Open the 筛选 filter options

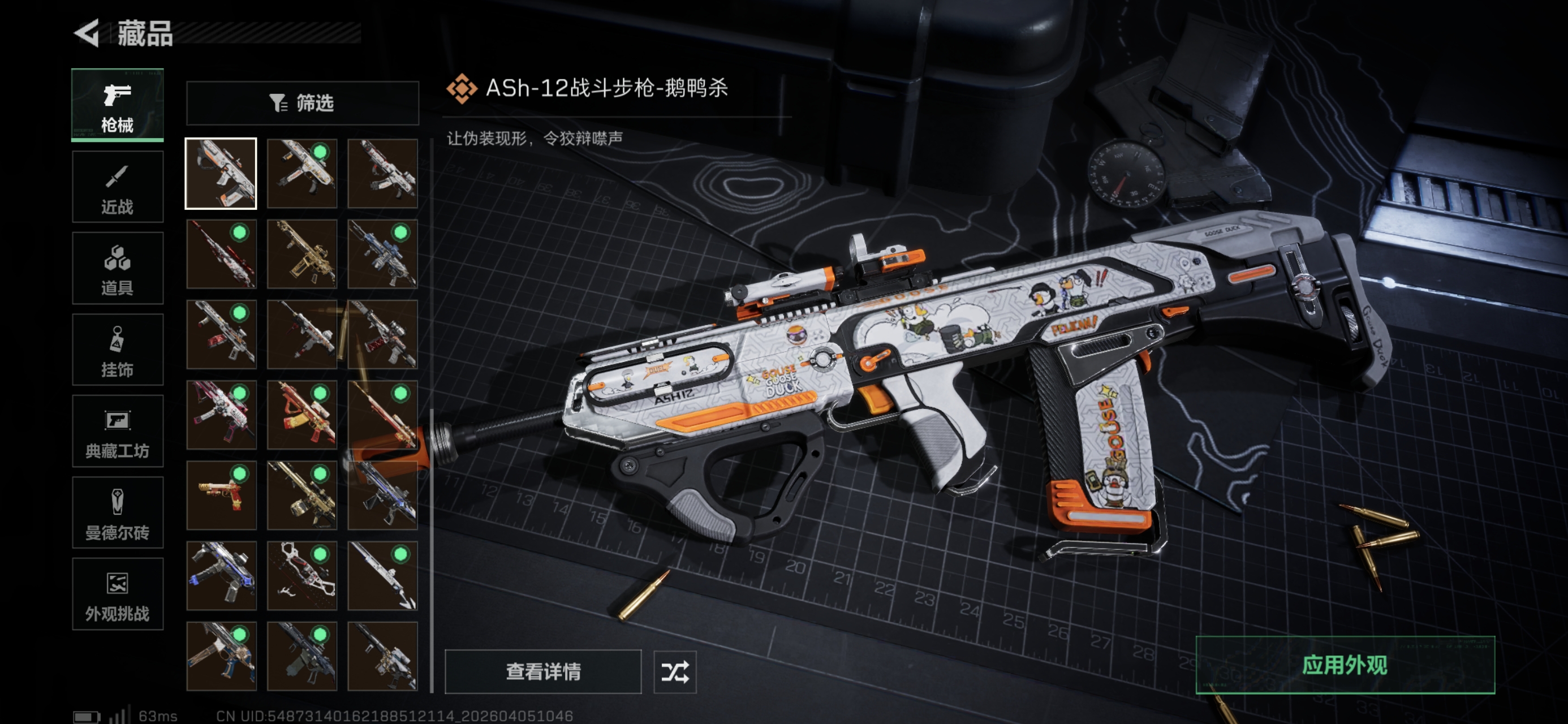[x=302, y=103]
